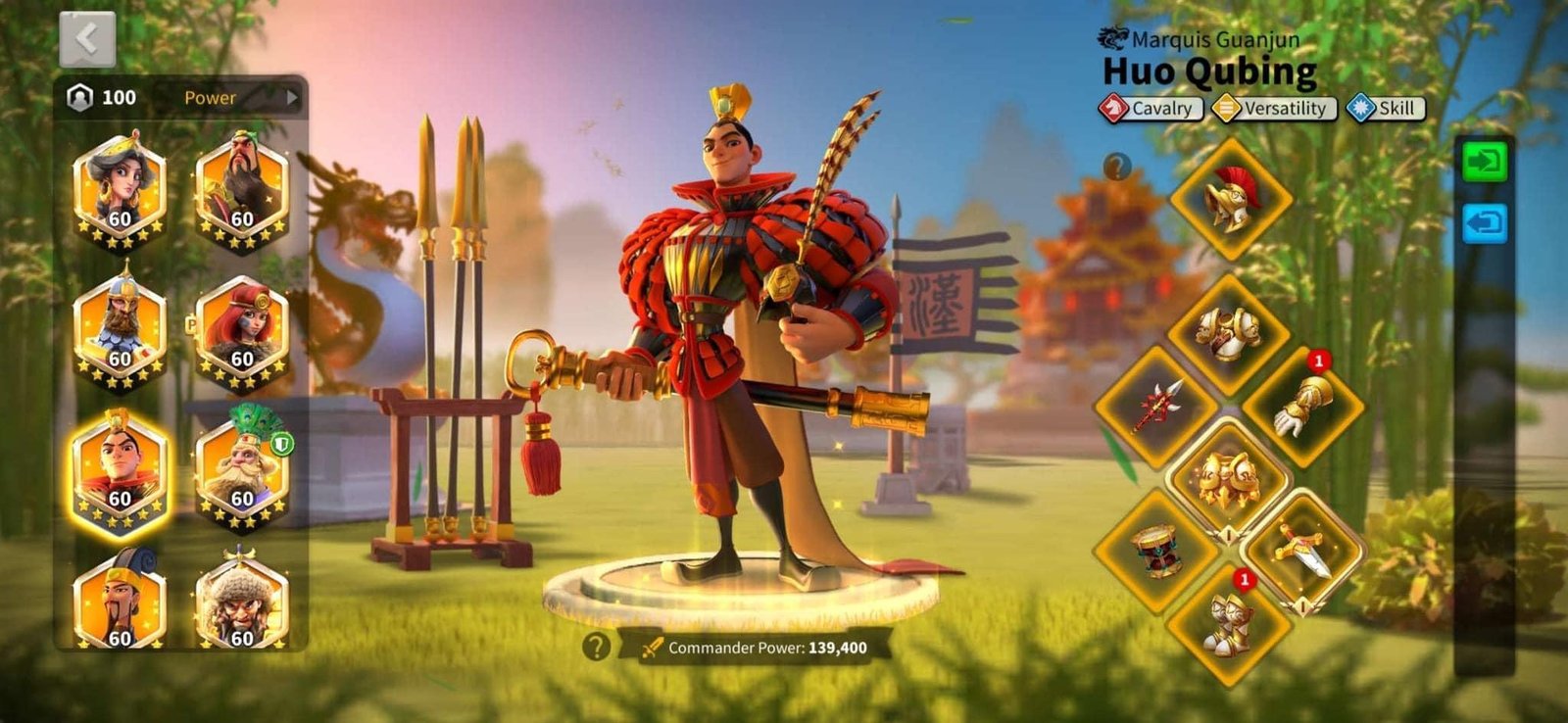Open Commander Power help question mark
1568x723 pixels.
(596, 647)
